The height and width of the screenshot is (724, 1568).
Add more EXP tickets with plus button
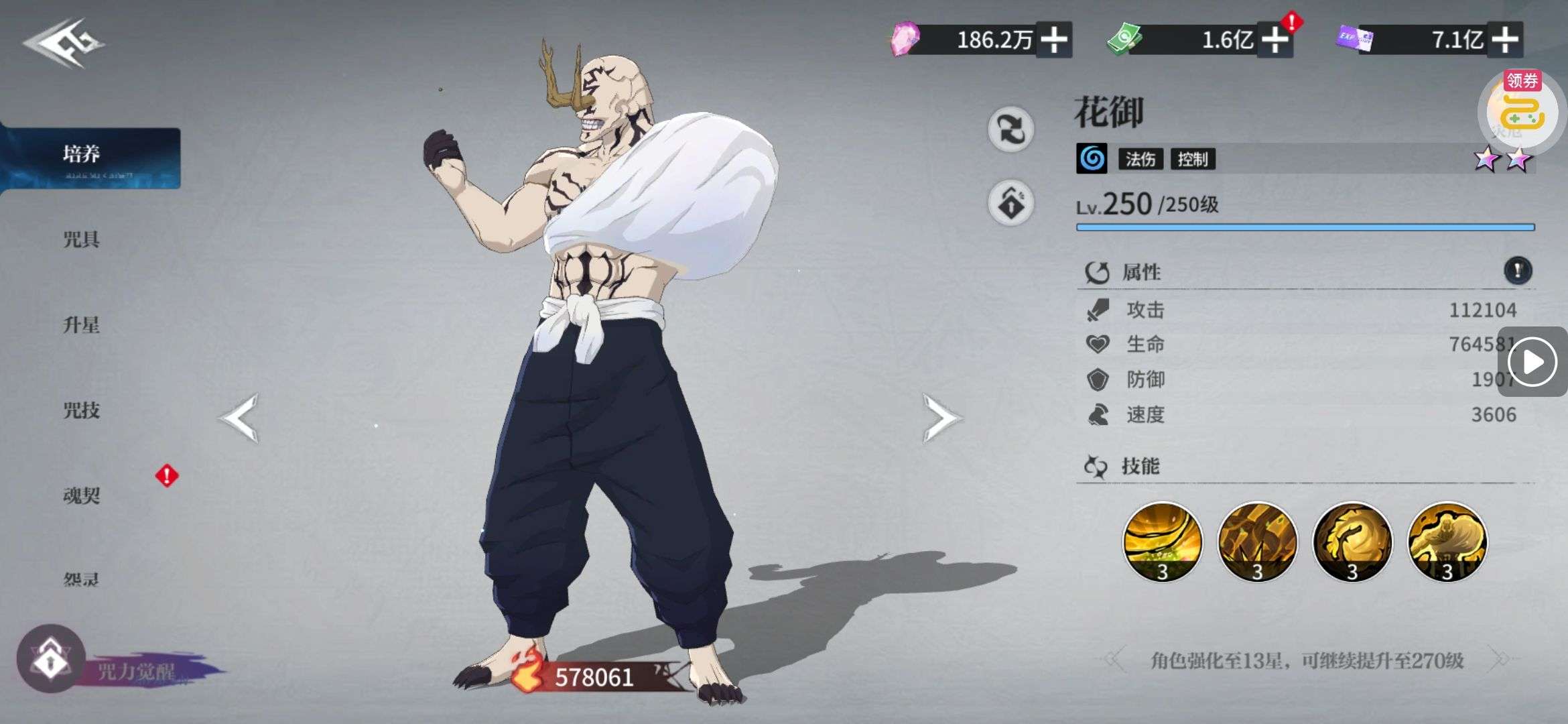click(x=1505, y=40)
